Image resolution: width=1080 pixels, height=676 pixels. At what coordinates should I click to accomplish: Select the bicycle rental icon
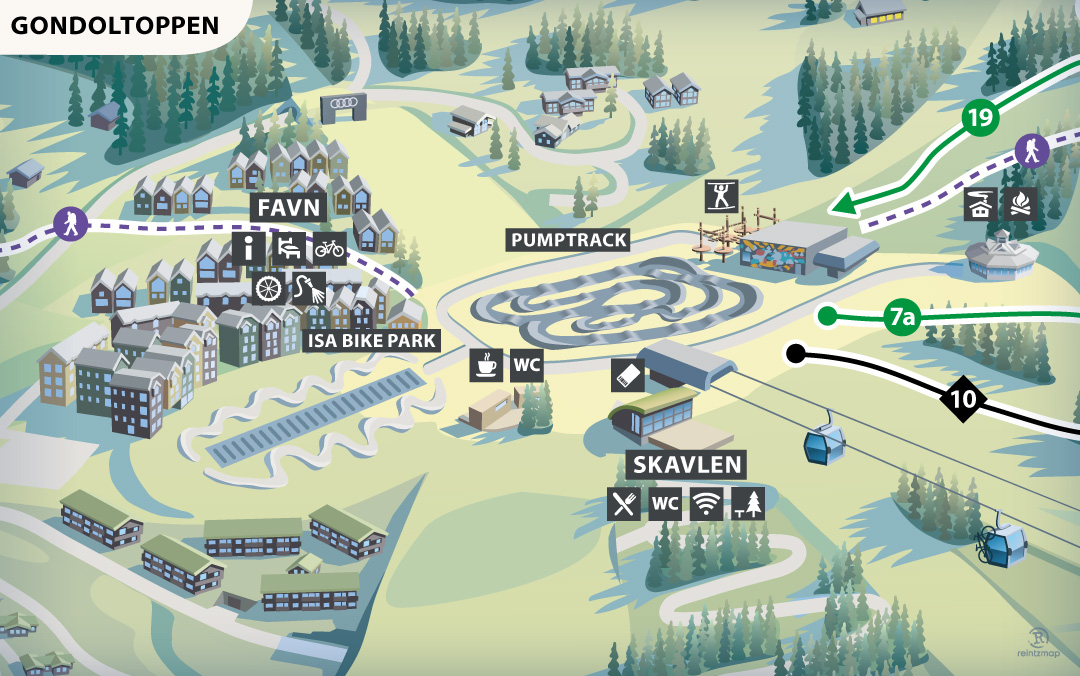click(x=329, y=248)
